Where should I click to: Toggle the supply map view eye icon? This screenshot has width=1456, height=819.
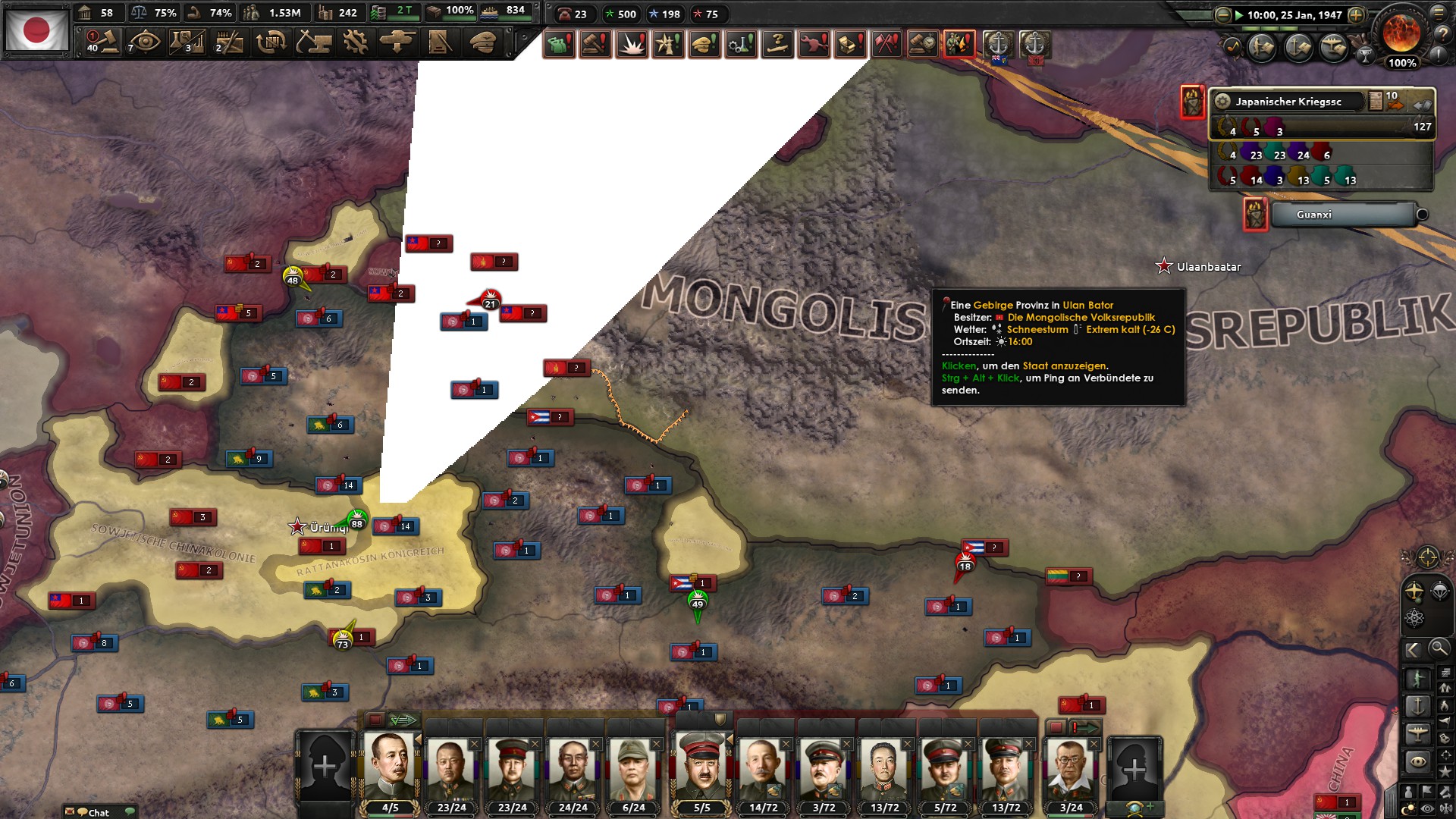(1417, 760)
